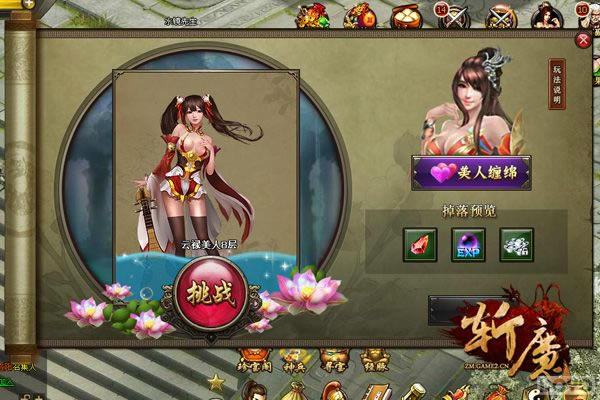Close the beauty challenge panel
600x400 pixels.
click(584, 40)
